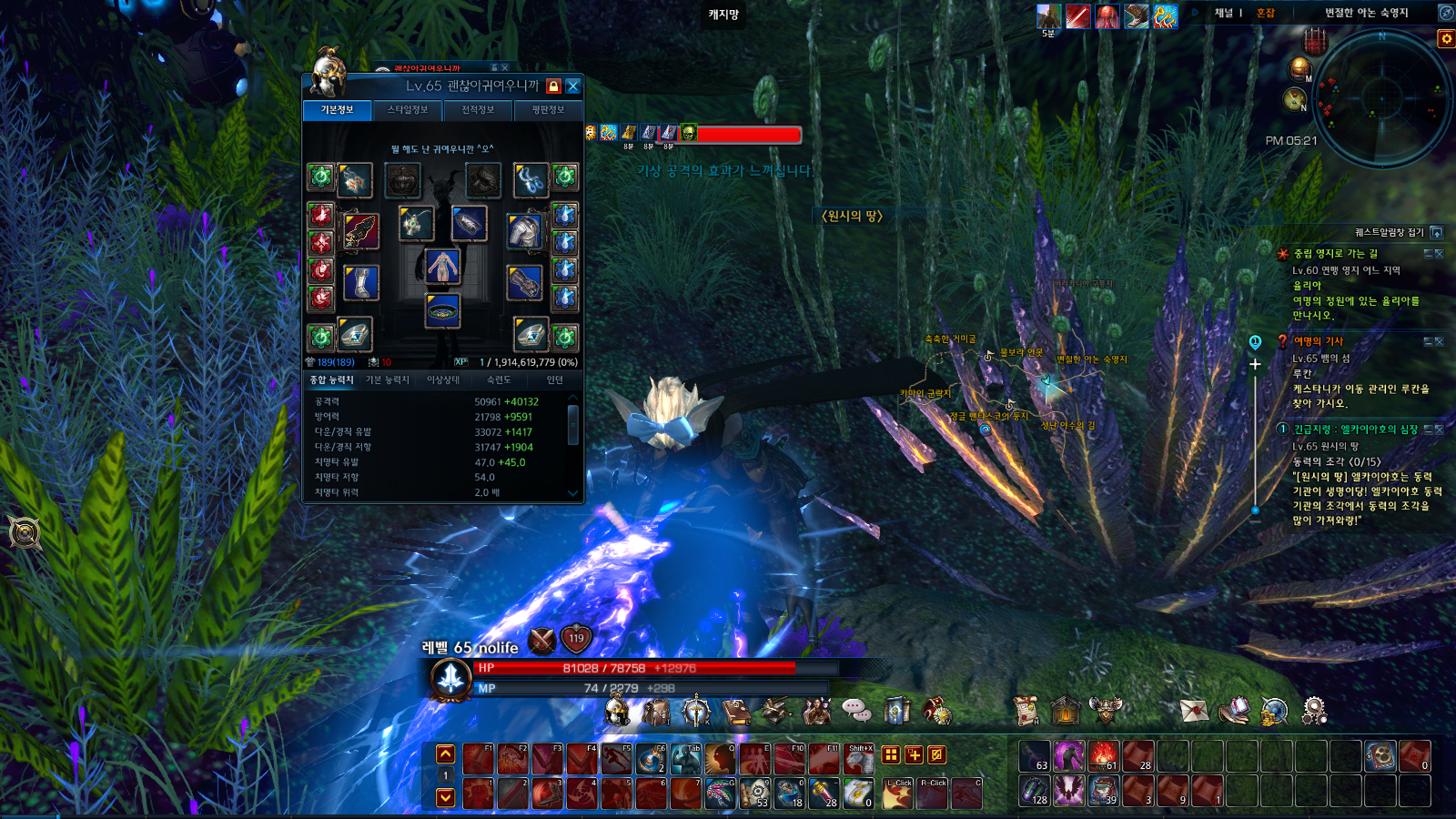The height and width of the screenshot is (819, 1456).
Task: Switch to the 스타일정보 tab
Action: pos(408,110)
